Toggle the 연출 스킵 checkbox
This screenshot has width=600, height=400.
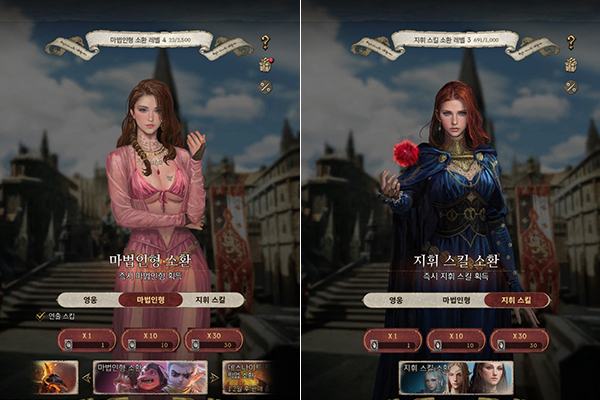(x=41, y=316)
